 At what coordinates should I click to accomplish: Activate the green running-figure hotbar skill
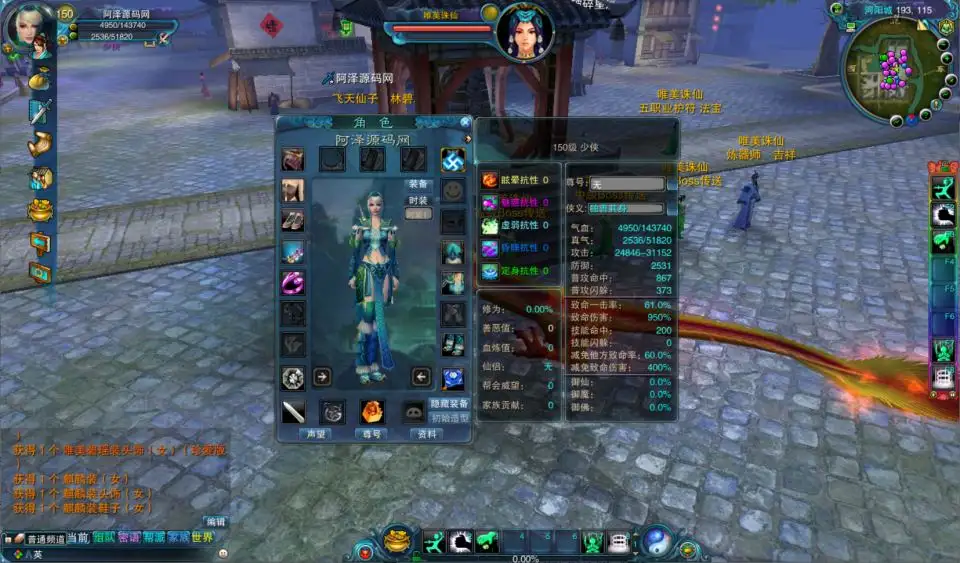click(433, 543)
